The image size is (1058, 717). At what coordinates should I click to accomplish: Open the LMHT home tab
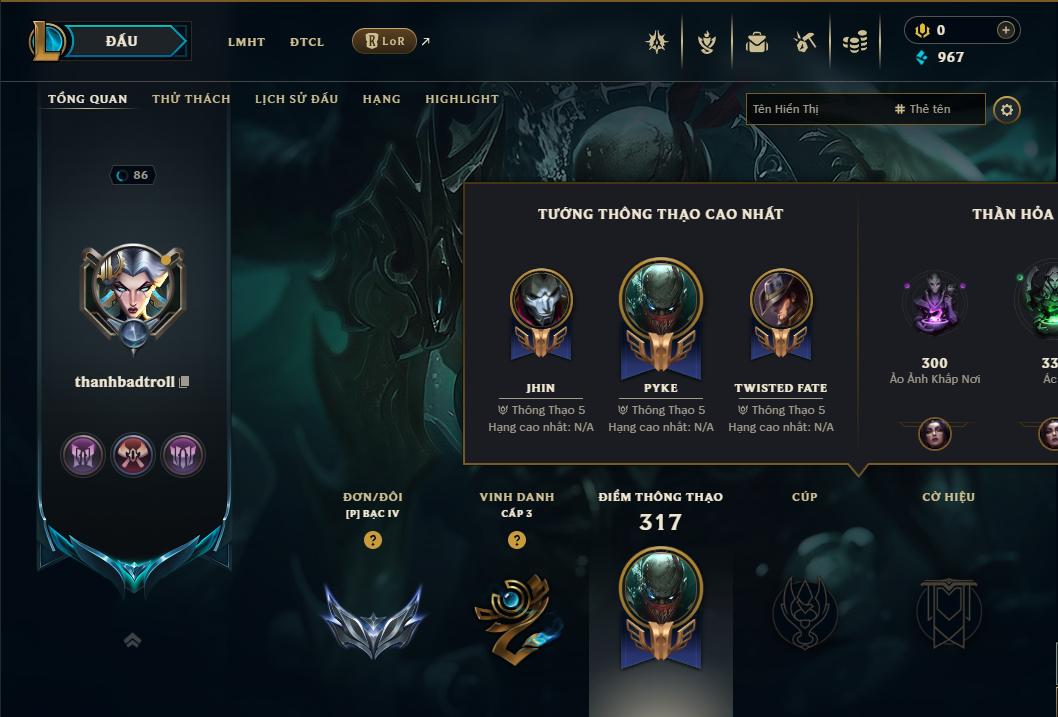(246, 42)
